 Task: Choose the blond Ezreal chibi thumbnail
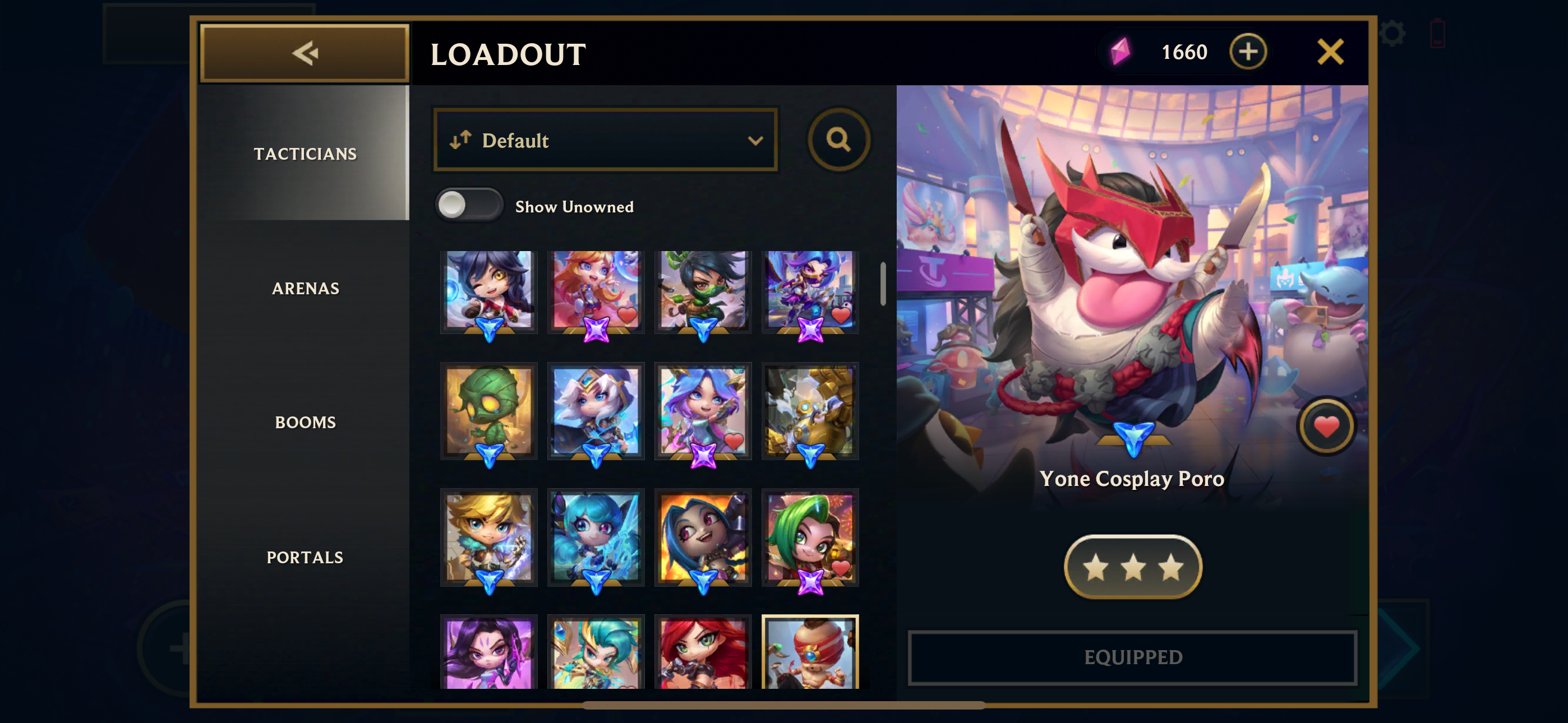click(x=489, y=537)
